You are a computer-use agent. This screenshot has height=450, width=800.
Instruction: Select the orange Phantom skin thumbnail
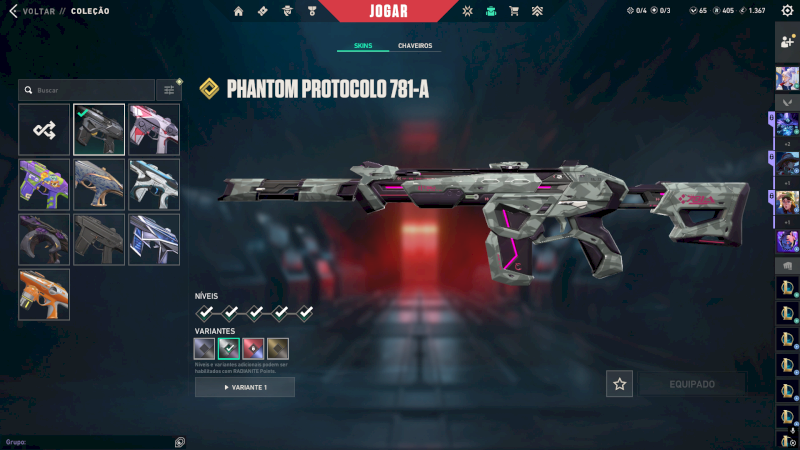tap(44, 294)
